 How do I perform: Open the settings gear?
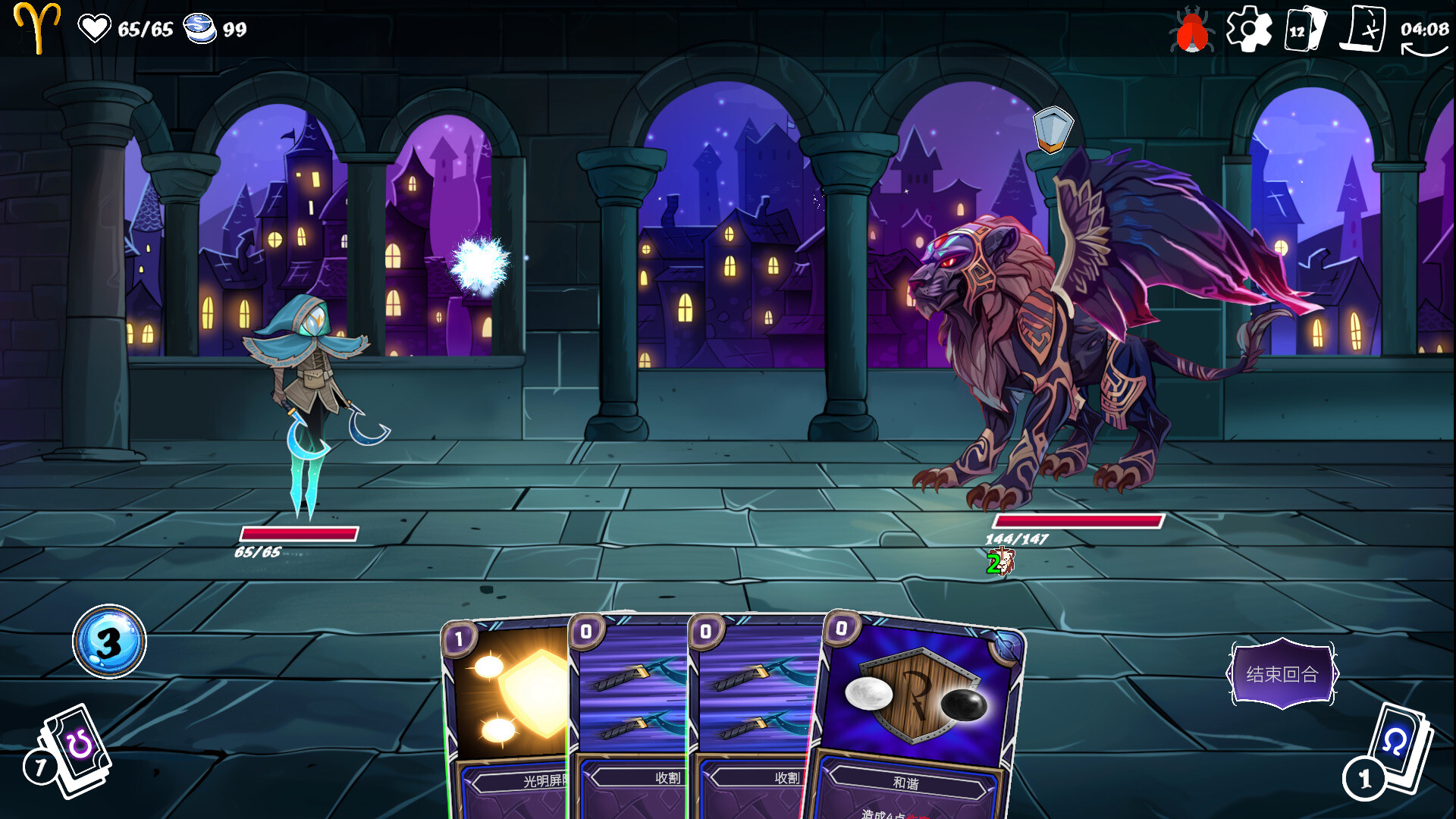(x=1248, y=30)
